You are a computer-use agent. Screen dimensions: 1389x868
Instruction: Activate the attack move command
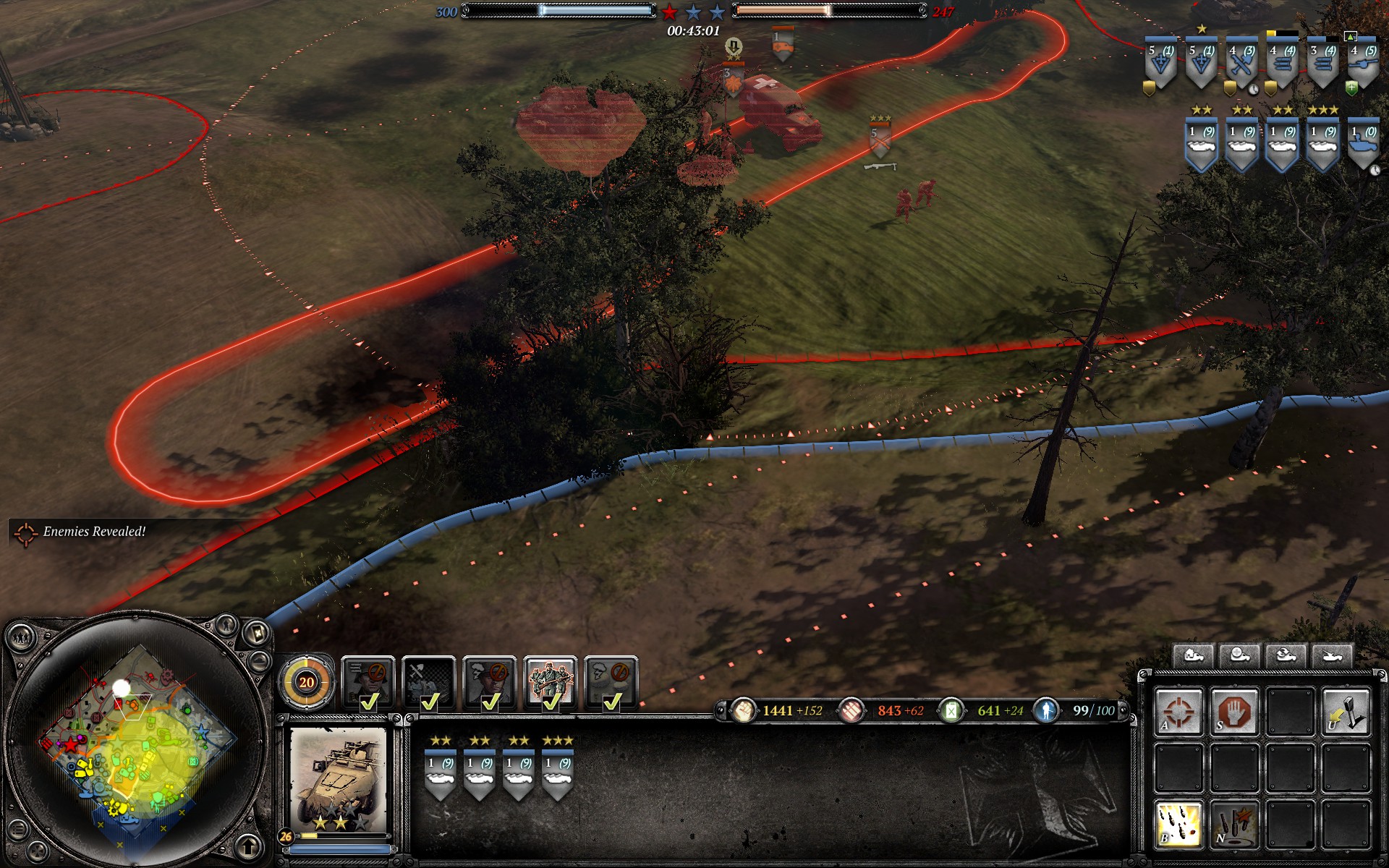(x=1178, y=712)
